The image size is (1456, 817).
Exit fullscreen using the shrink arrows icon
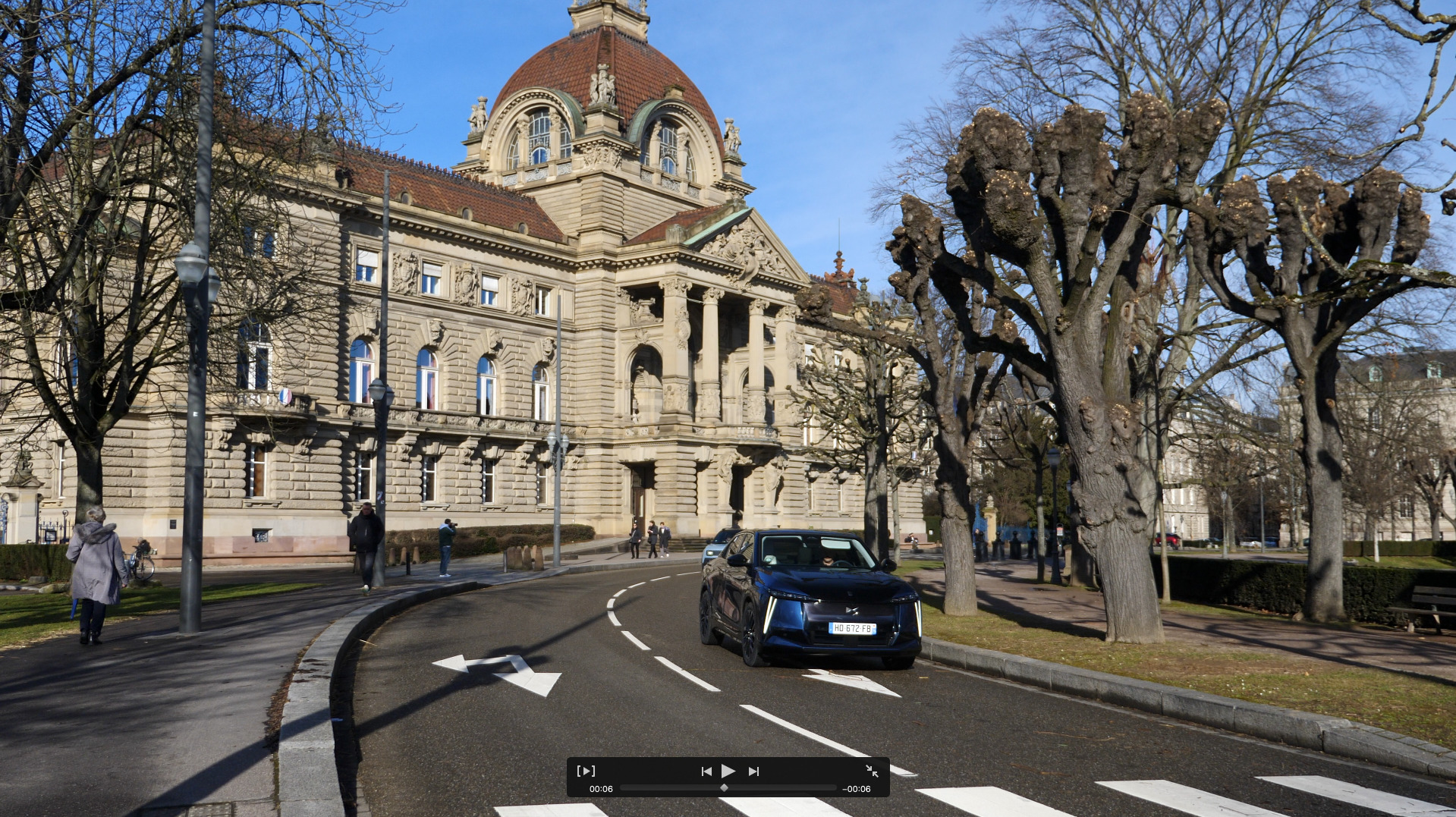872,771
